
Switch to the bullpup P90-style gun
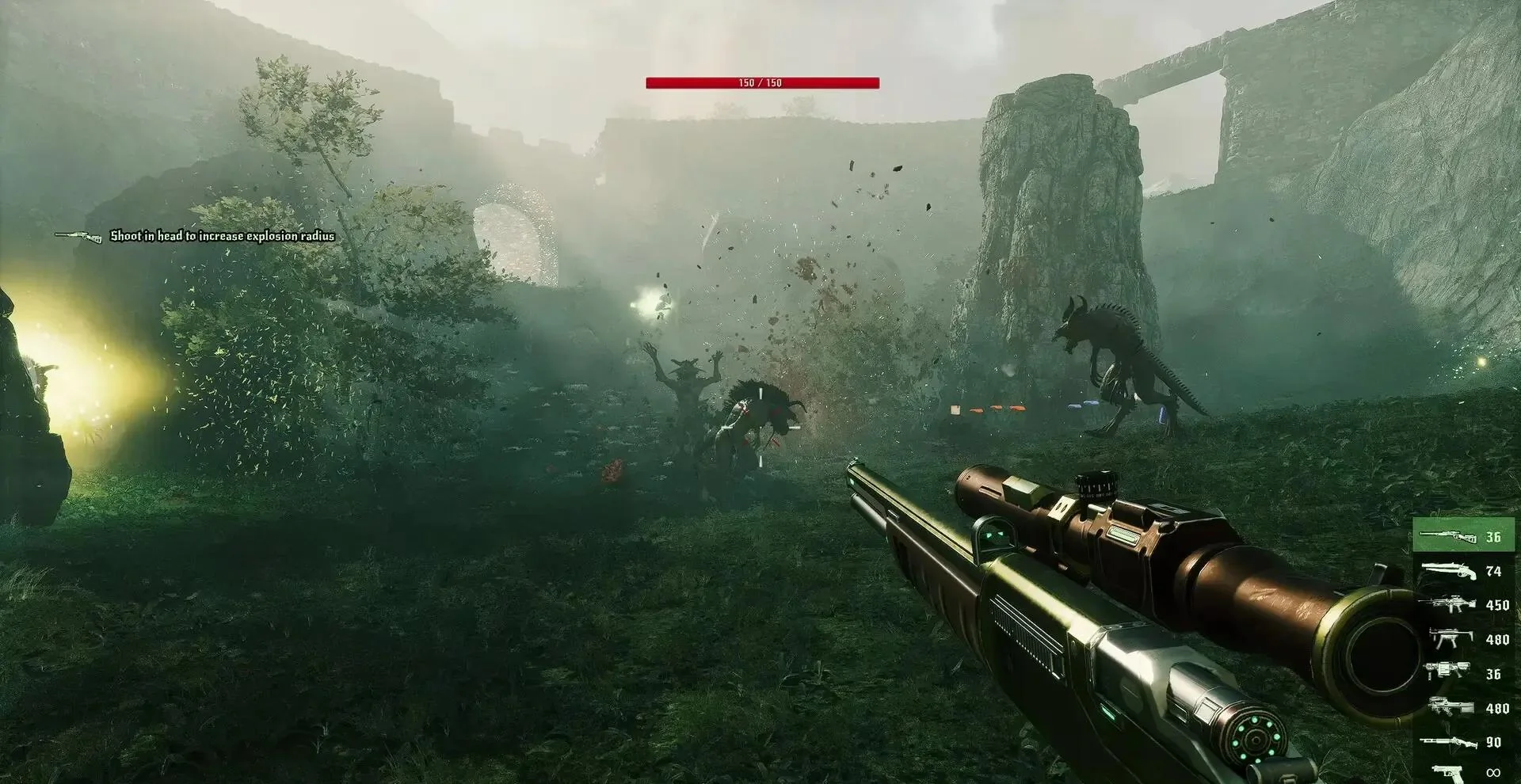(1463, 707)
